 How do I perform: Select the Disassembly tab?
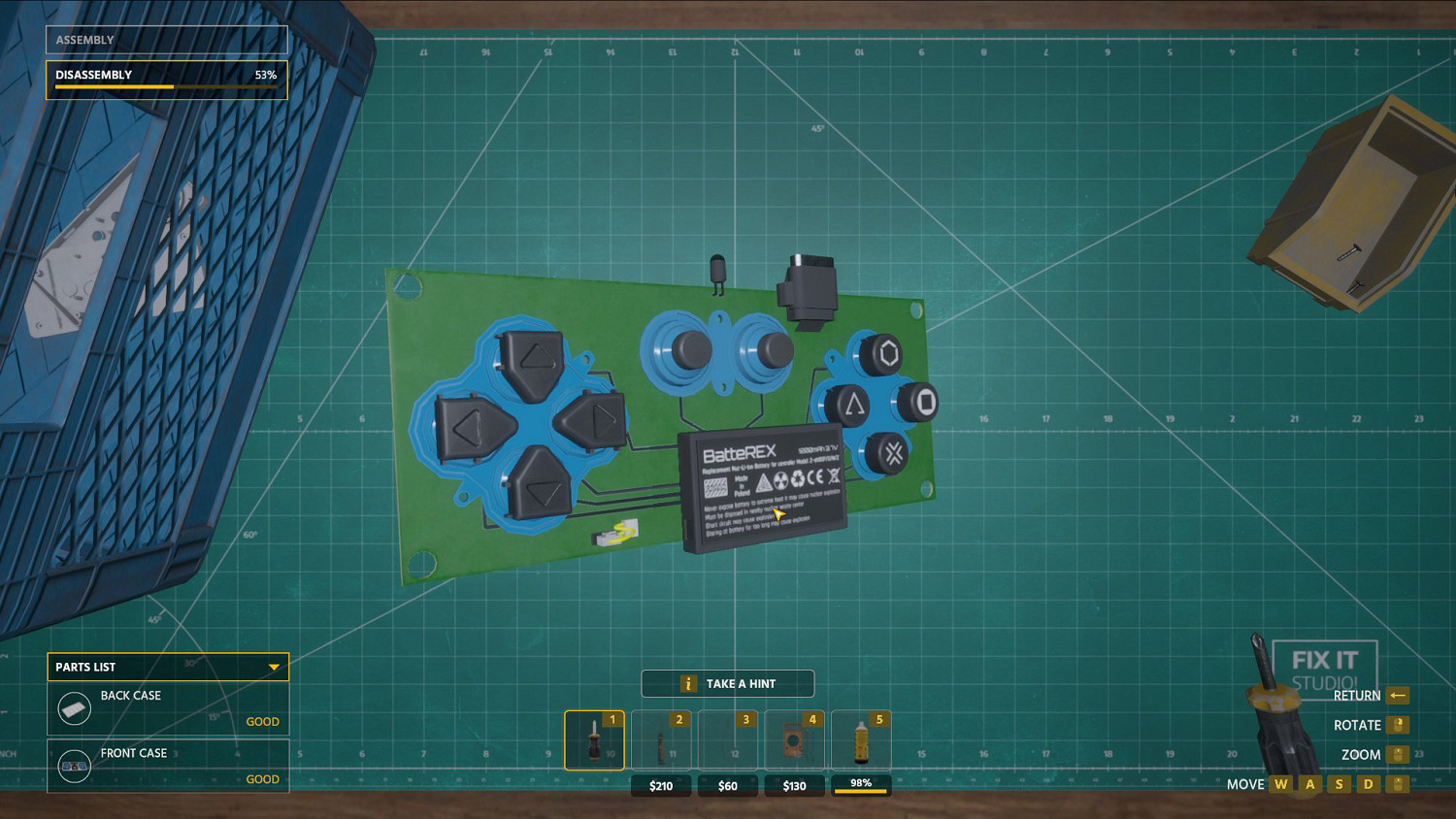[165, 76]
